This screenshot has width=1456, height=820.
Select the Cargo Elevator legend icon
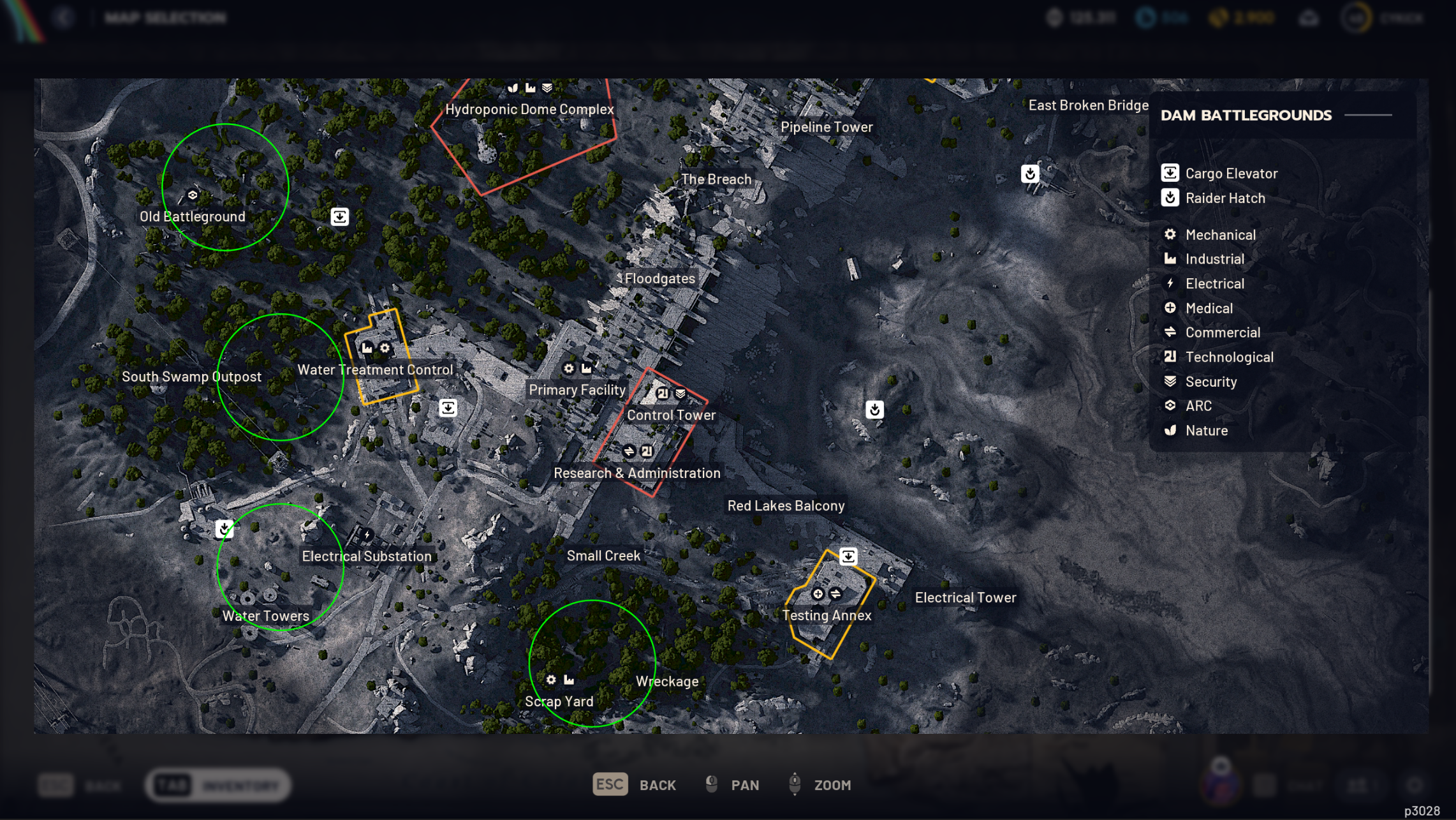[x=1170, y=173]
